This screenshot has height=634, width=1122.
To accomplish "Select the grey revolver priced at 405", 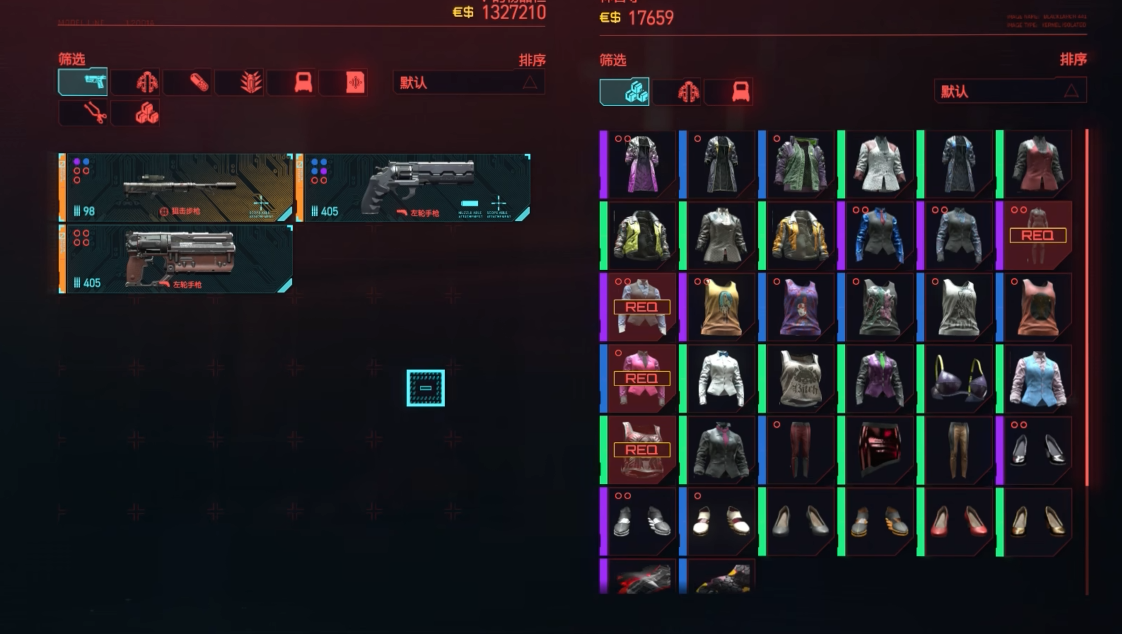I will pos(414,187).
